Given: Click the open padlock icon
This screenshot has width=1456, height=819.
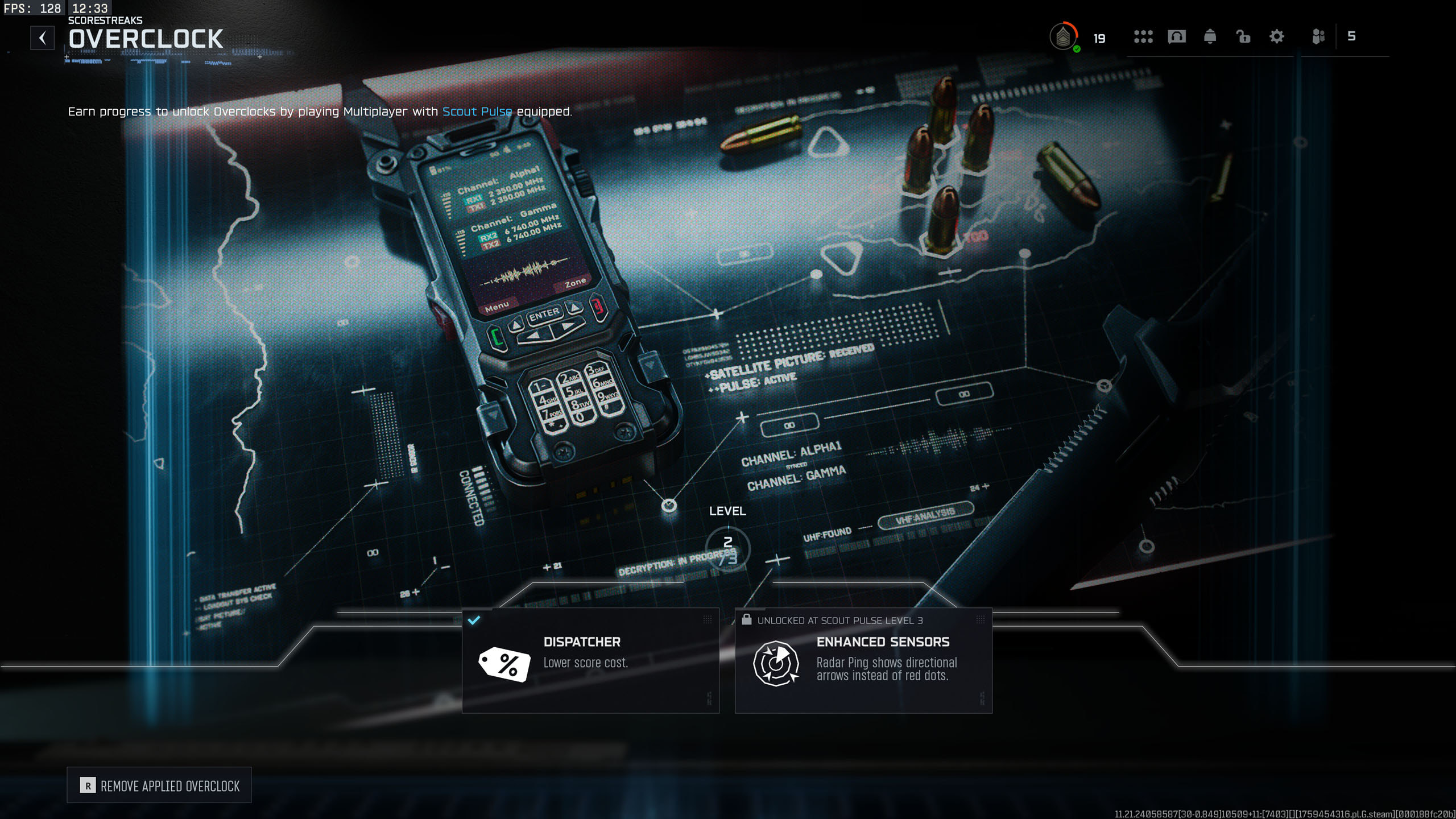Looking at the screenshot, I should click(x=1243, y=37).
